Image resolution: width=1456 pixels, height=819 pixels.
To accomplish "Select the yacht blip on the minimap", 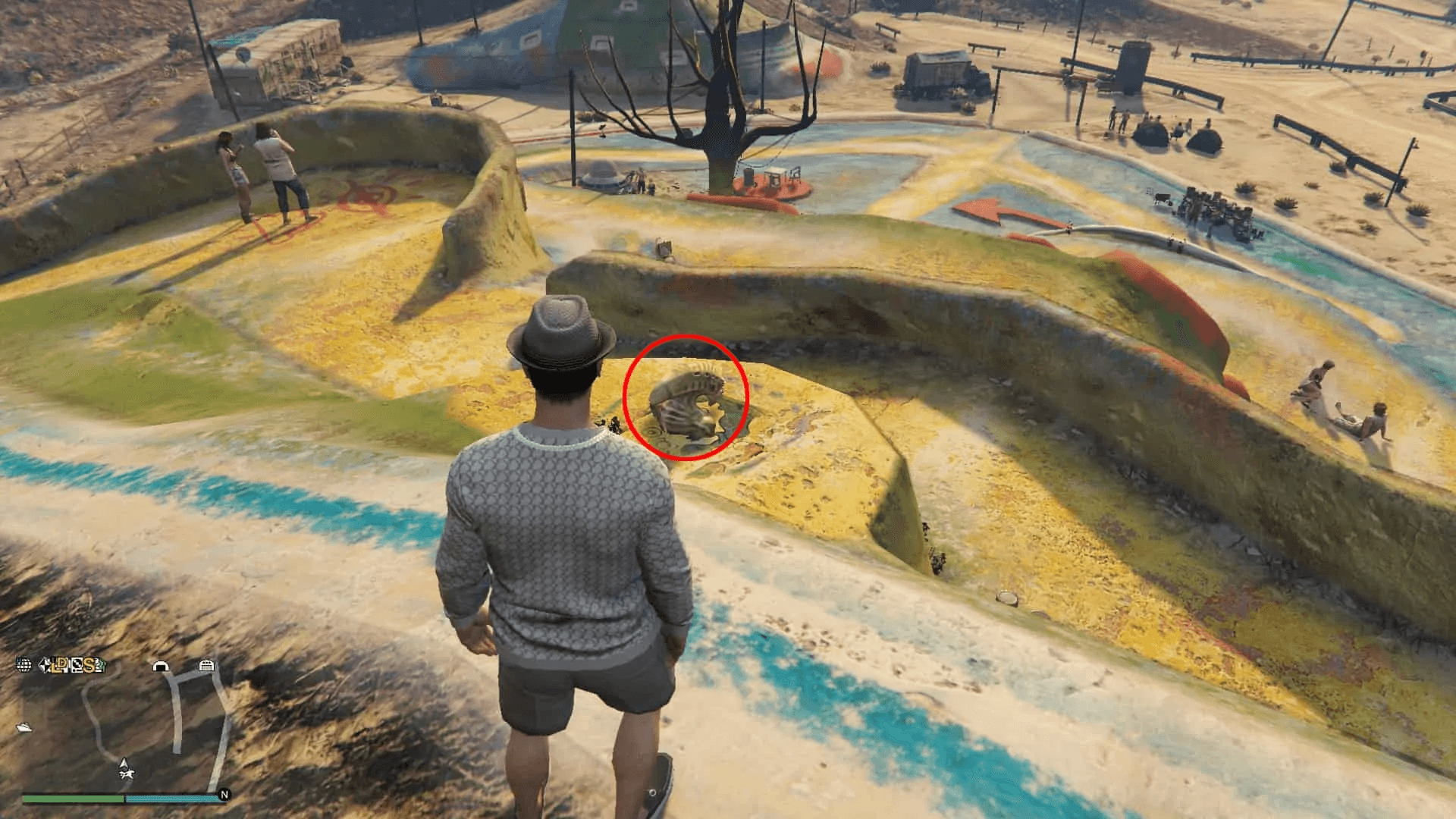I will pos(25,727).
